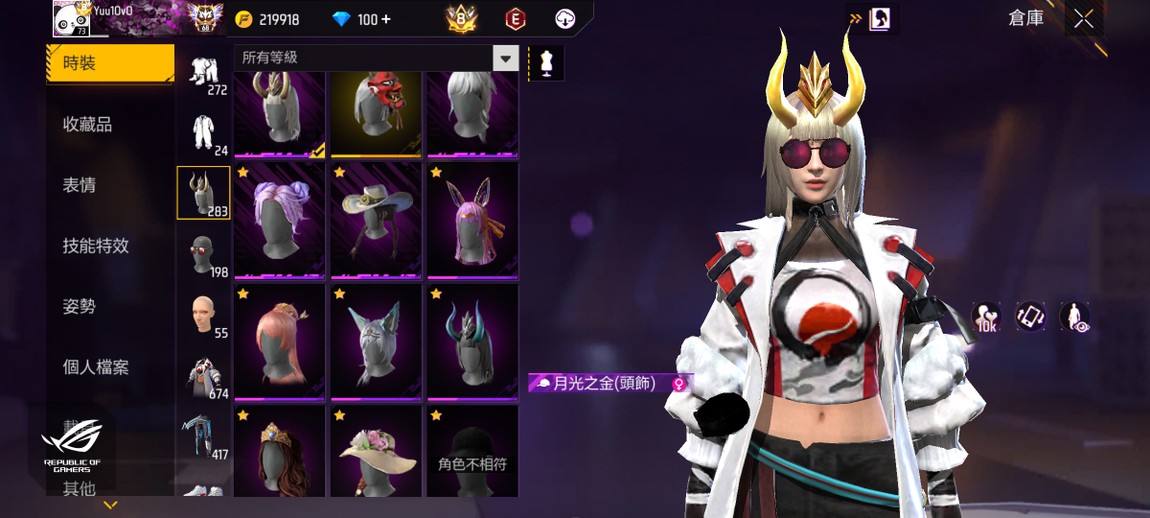Open the 個人檔案 profile tab
Screen dimensions: 1150x518
(x=96, y=367)
